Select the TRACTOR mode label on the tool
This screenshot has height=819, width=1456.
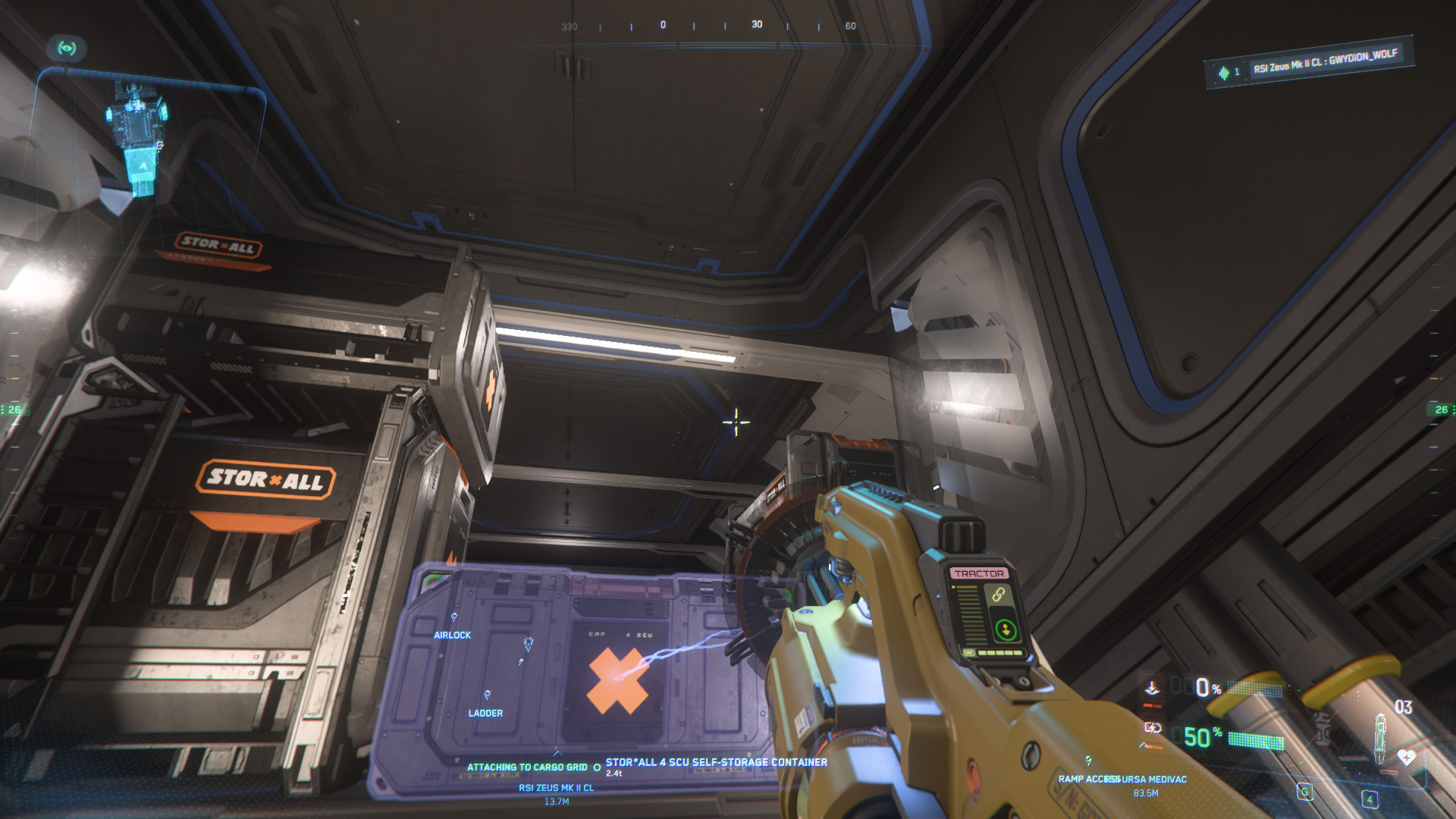981,573
